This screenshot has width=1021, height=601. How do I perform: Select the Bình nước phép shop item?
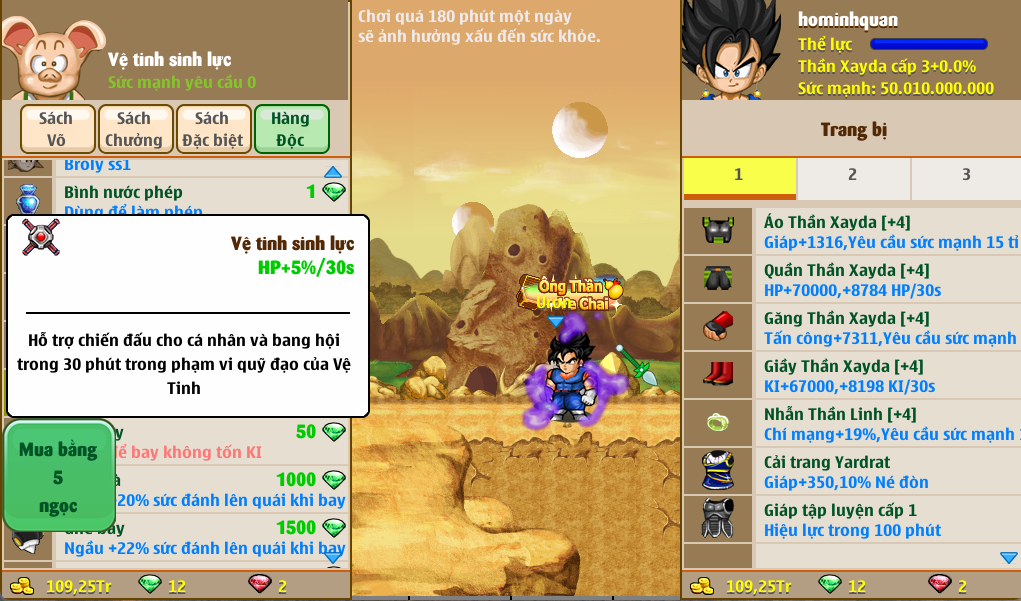180,197
